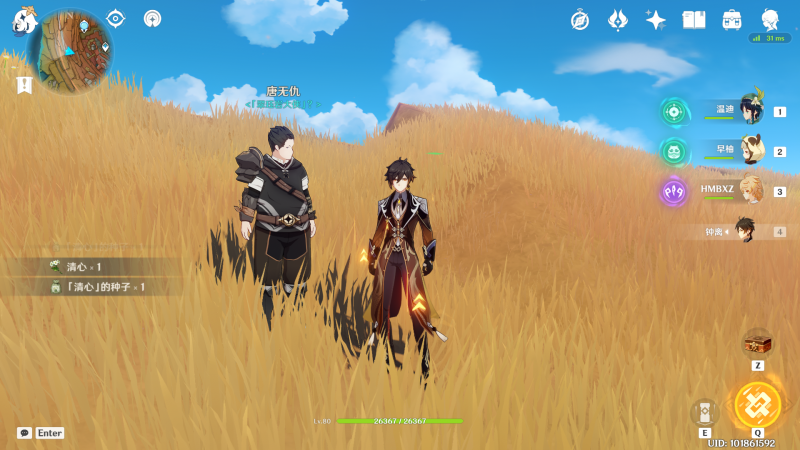
Task: Open the Adventurer Handbook book icon
Action: point(694,20)
